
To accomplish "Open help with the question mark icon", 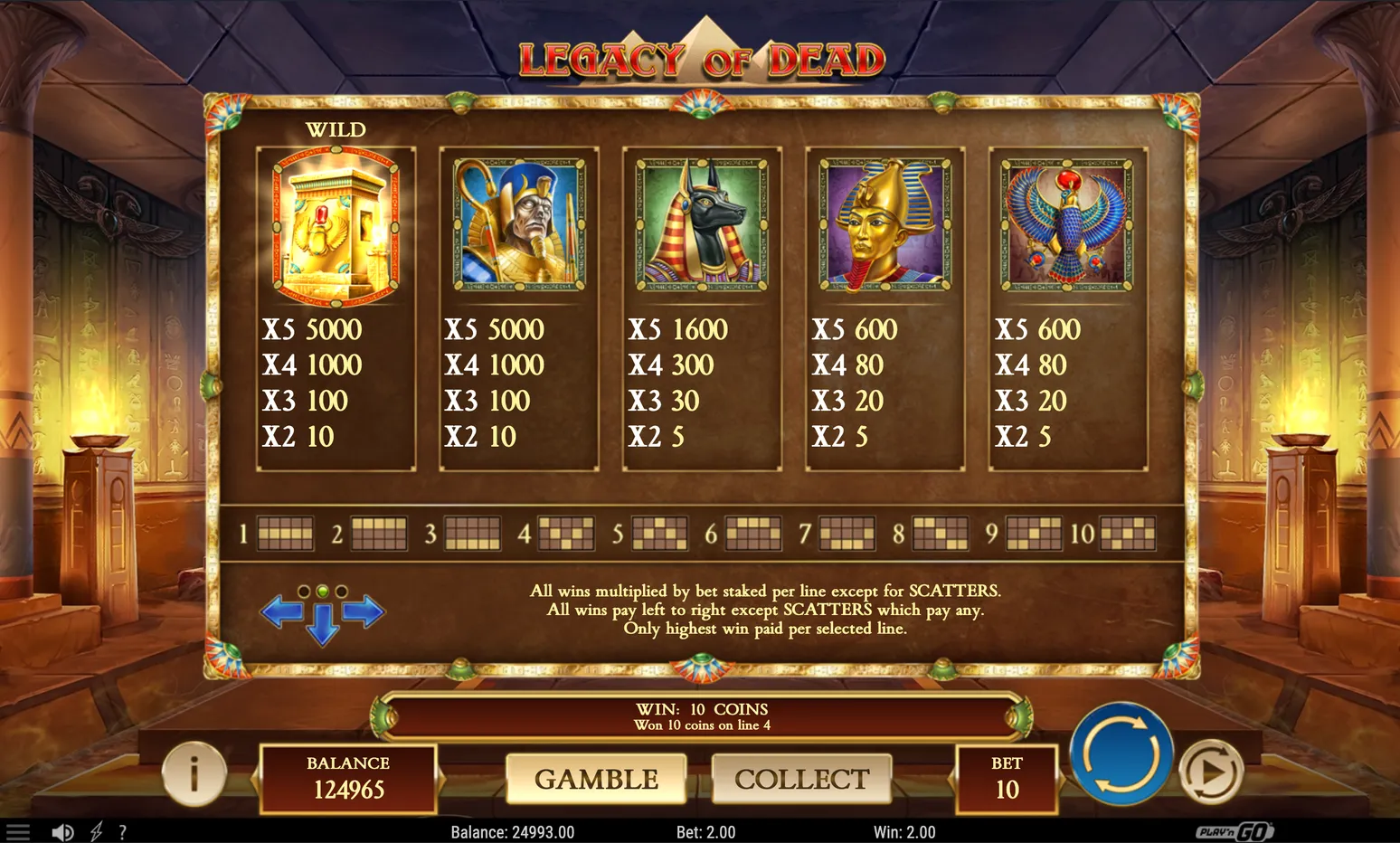I will coord(122,832).
